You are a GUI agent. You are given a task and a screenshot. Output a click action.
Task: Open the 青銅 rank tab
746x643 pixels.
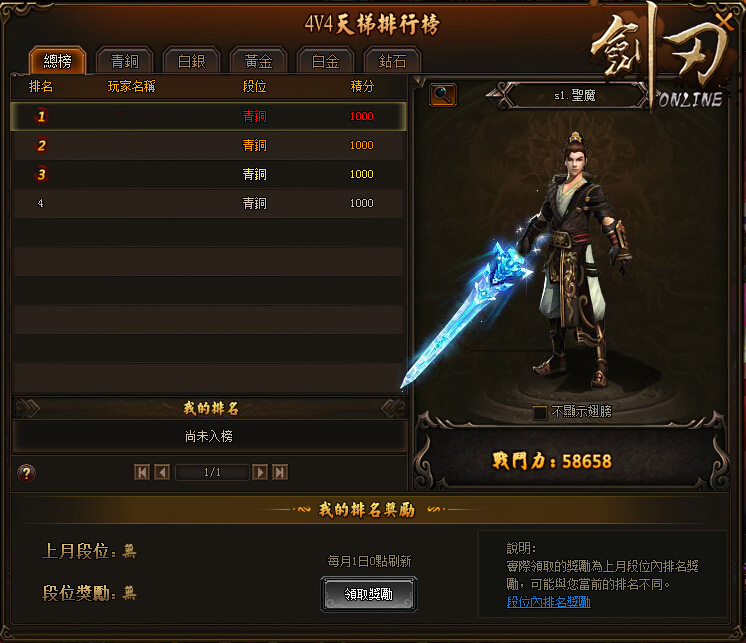point(124,61)
